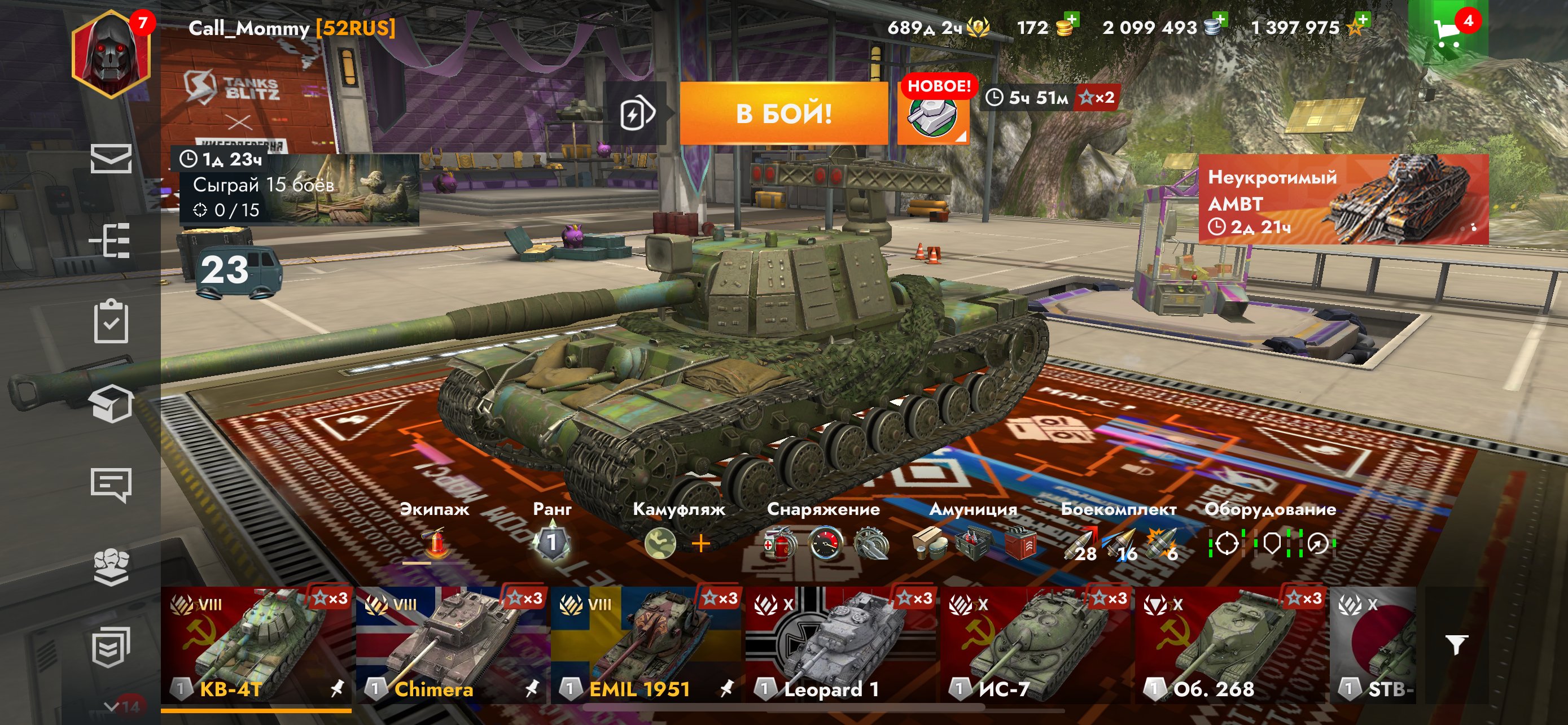Open the tank carousel filter funnel

(1457, 644)
